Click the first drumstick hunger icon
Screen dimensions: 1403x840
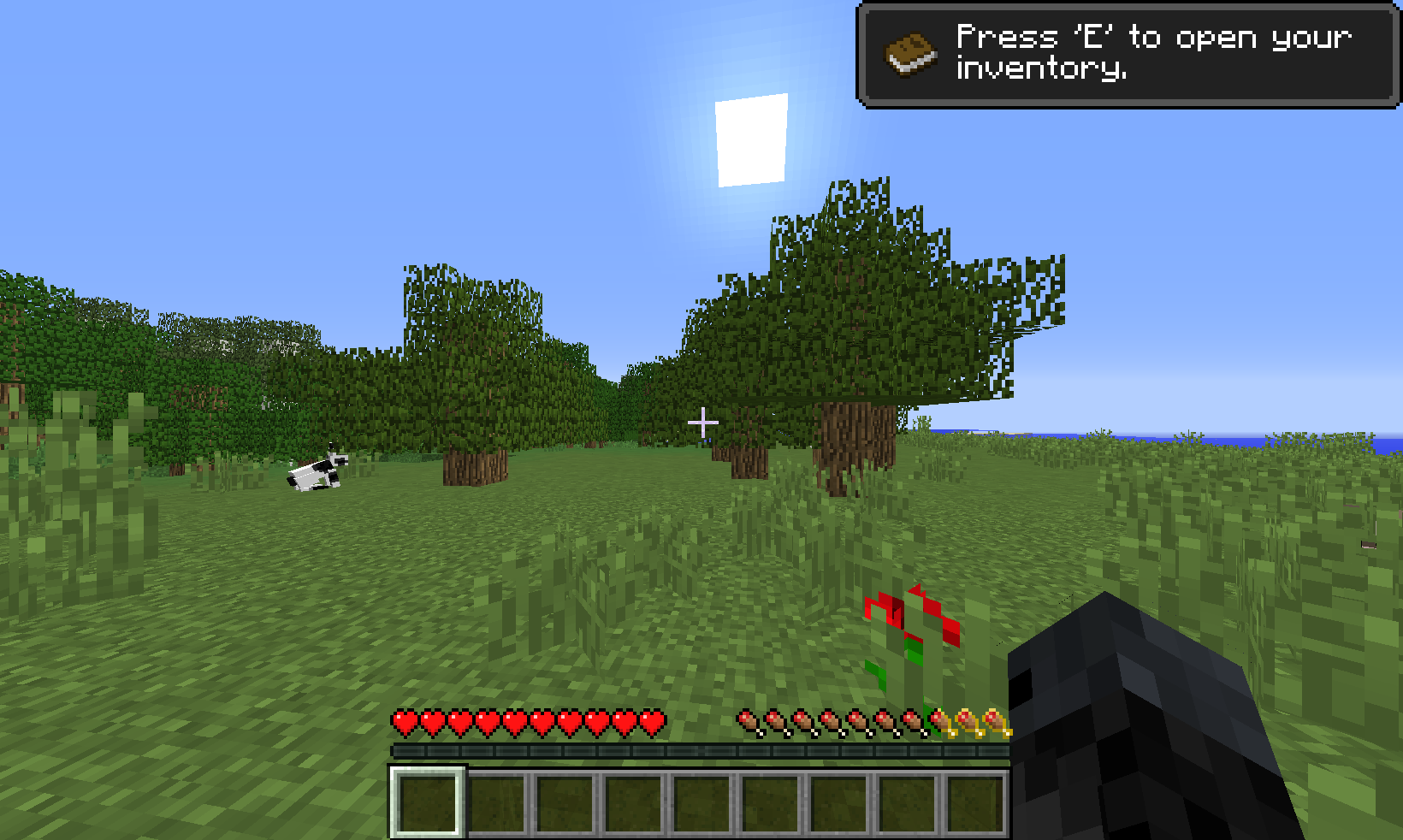pyautogui.click(x=749, y=723)
